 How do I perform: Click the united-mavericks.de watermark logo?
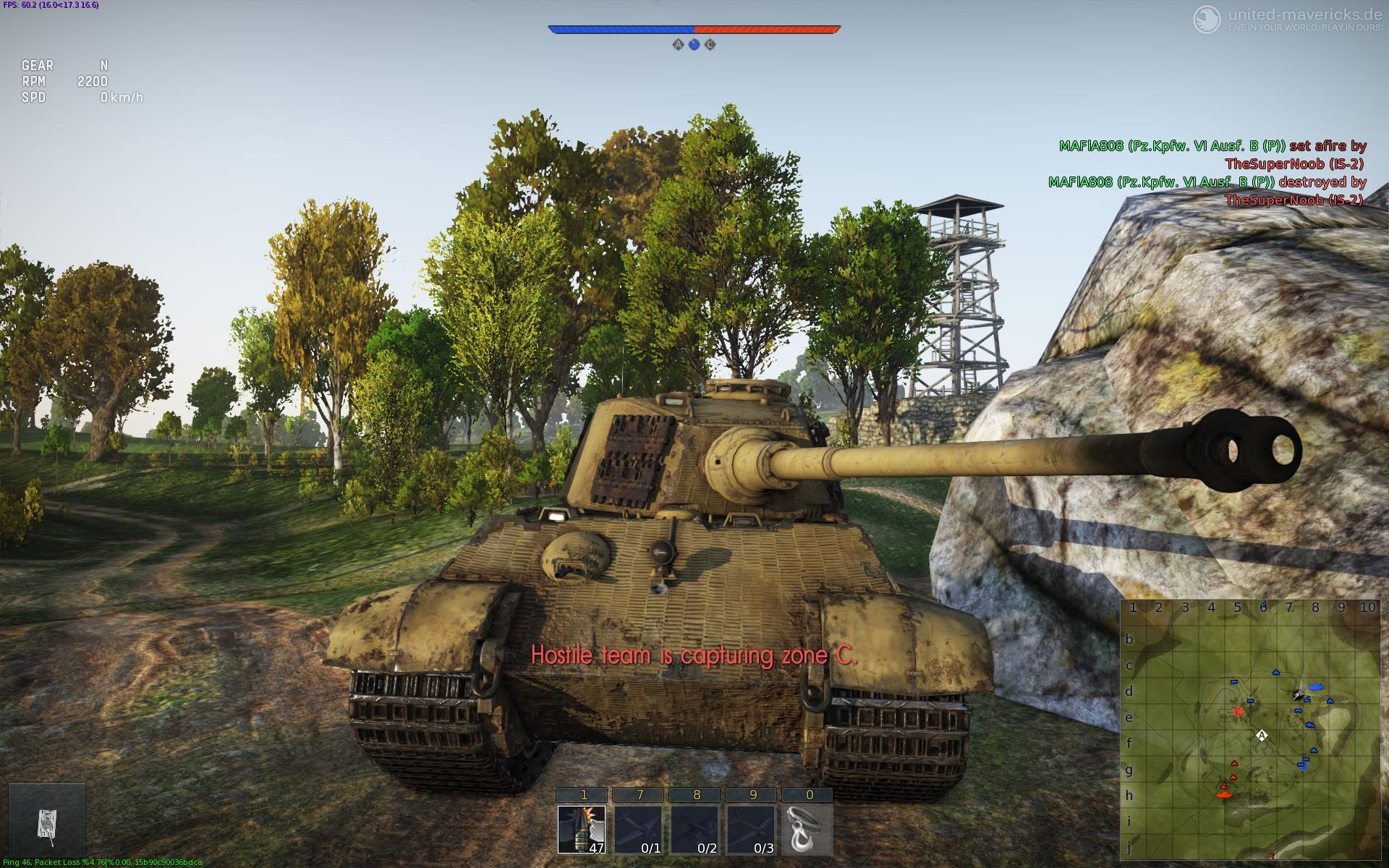1207,18
